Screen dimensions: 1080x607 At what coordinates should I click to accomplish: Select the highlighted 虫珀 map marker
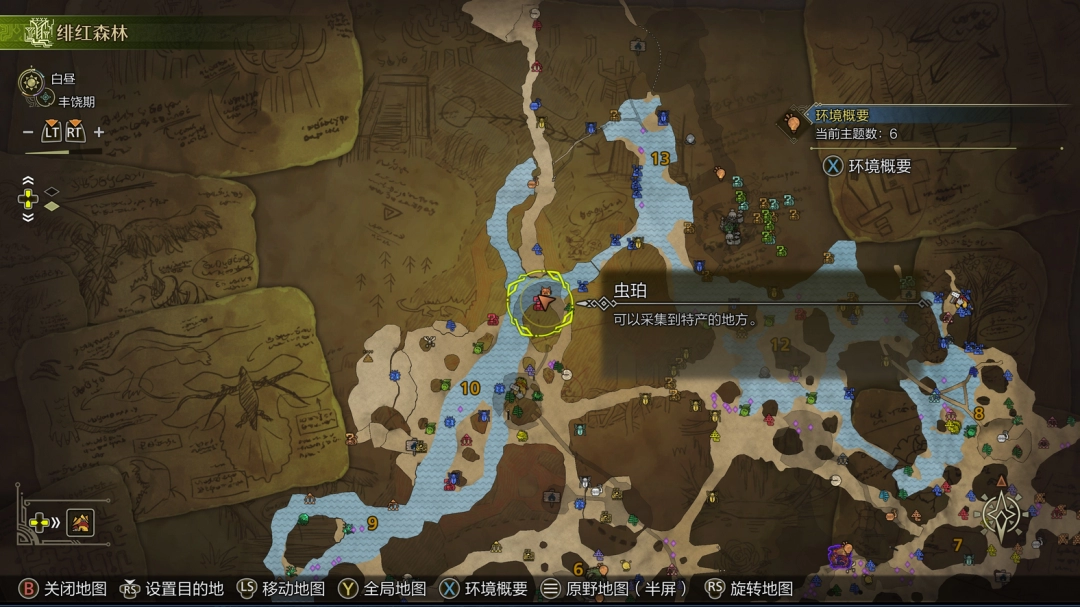[x=541, y=300]
